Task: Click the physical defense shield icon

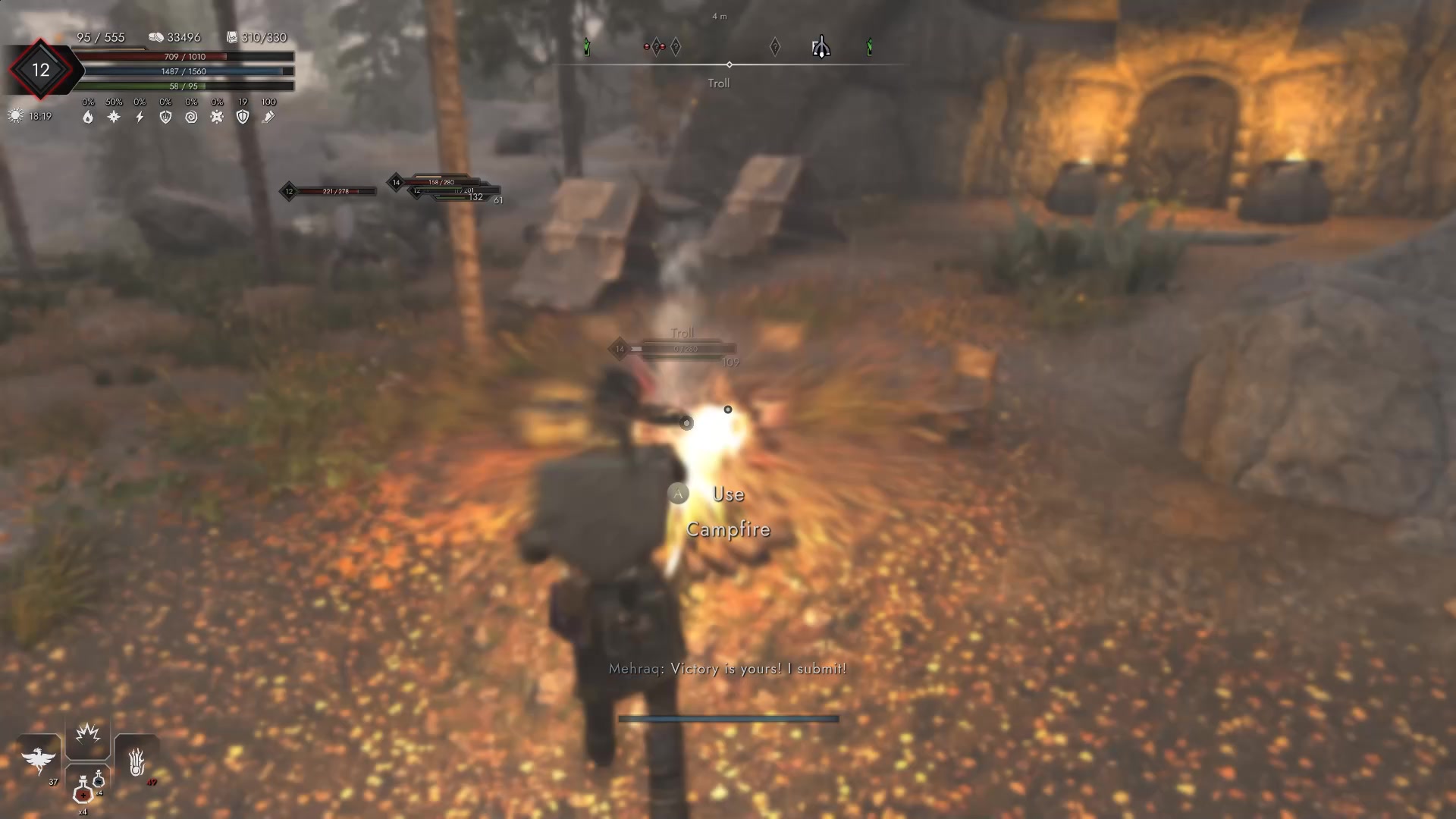Action: [x=165, y=118]
